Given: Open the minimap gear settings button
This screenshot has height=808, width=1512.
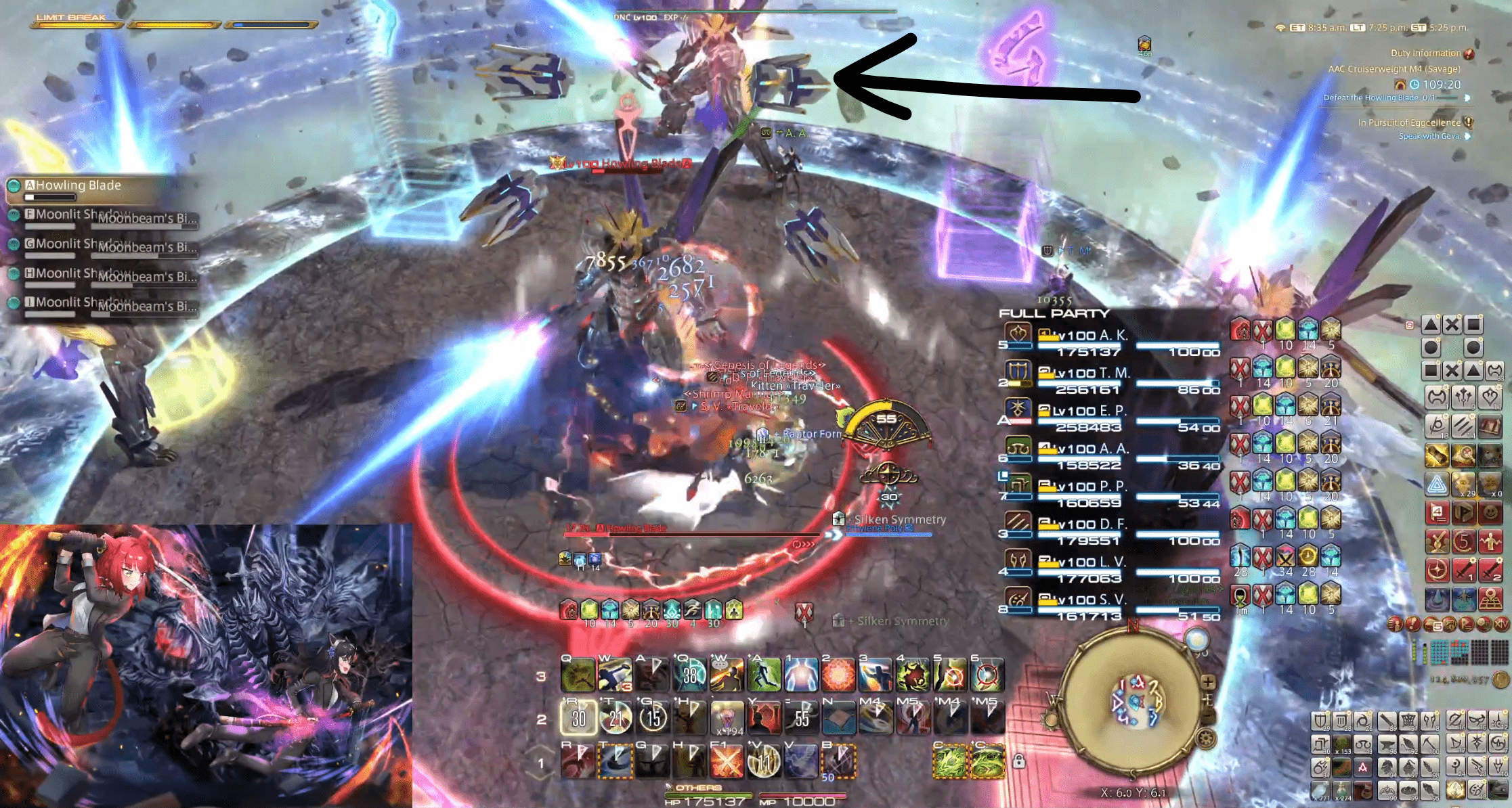Looking at the screenshot, I should click(1206, 738).
